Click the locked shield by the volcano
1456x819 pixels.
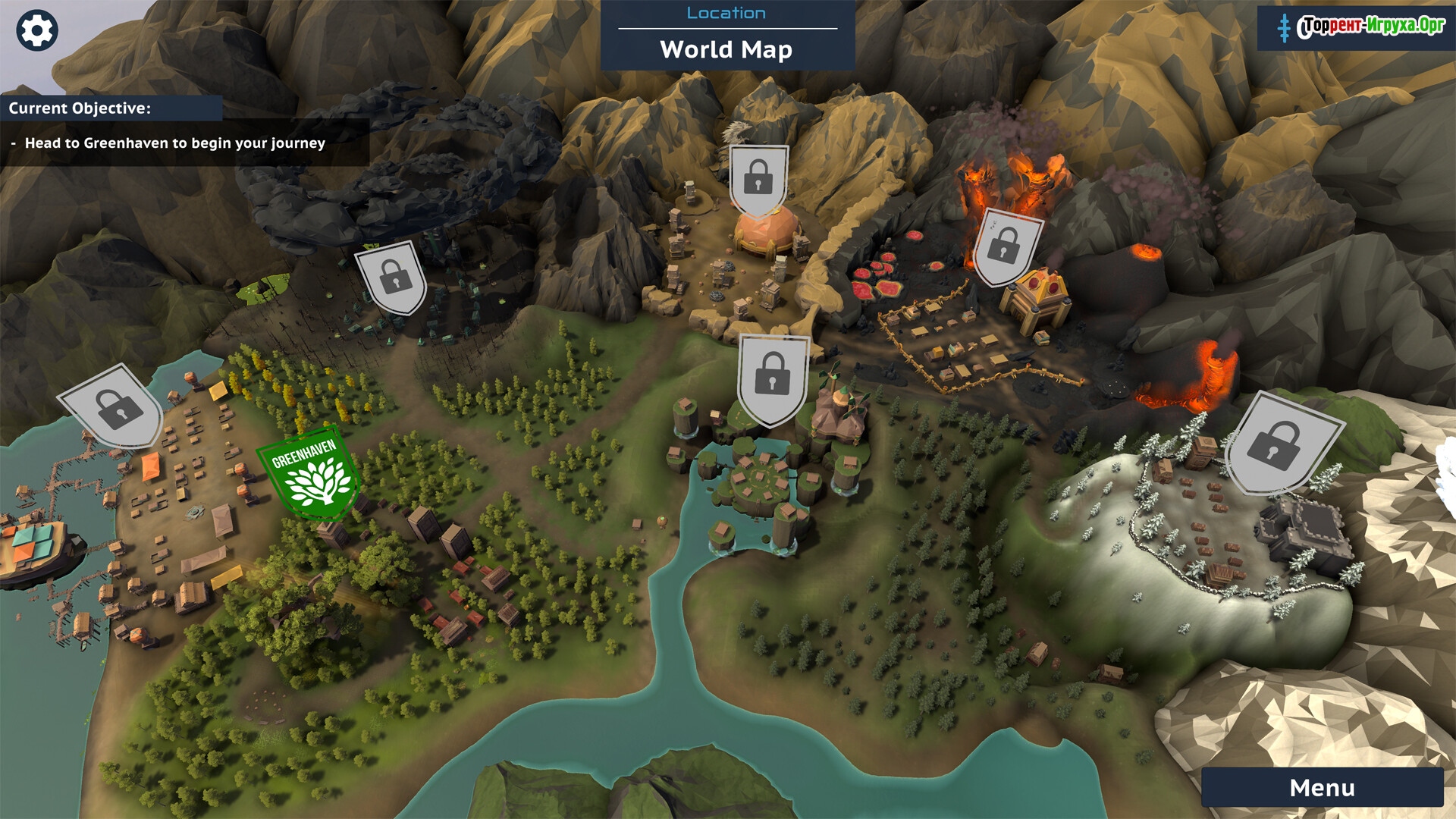1006,247
